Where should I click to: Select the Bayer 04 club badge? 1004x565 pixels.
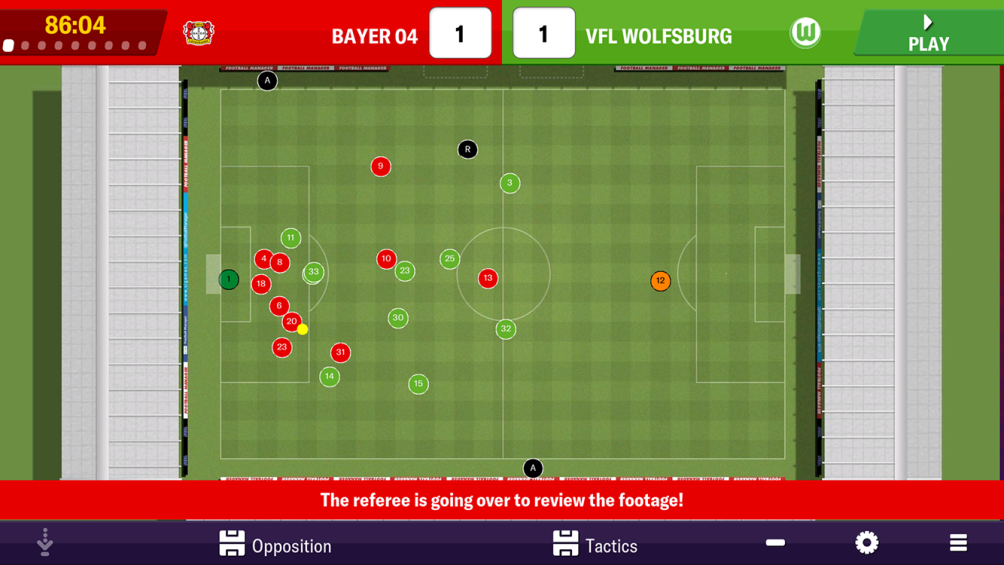pyautogui.click(x=198, y=33)
